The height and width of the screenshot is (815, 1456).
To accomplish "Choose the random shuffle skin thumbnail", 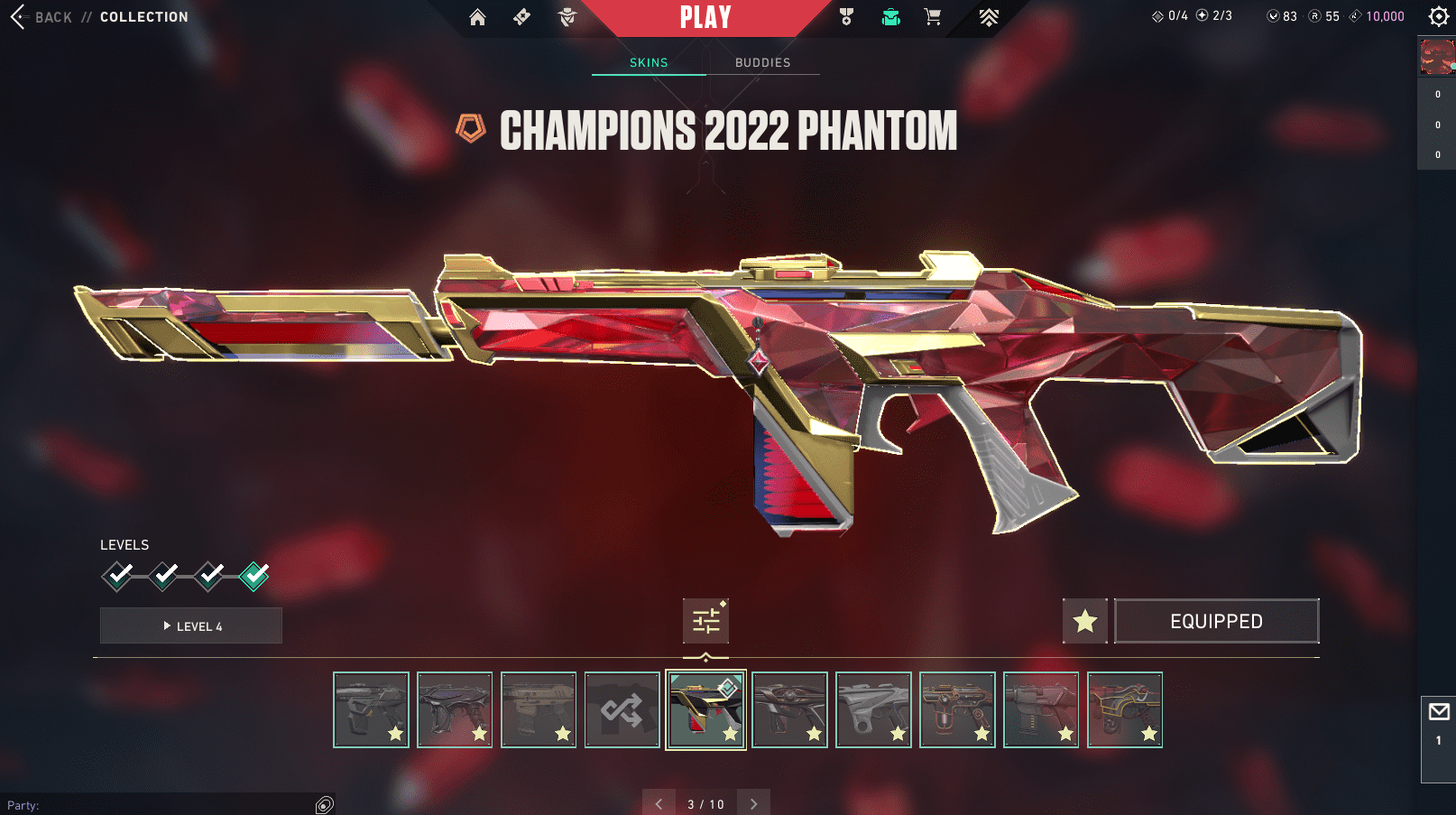I will (x=622, y=709).
